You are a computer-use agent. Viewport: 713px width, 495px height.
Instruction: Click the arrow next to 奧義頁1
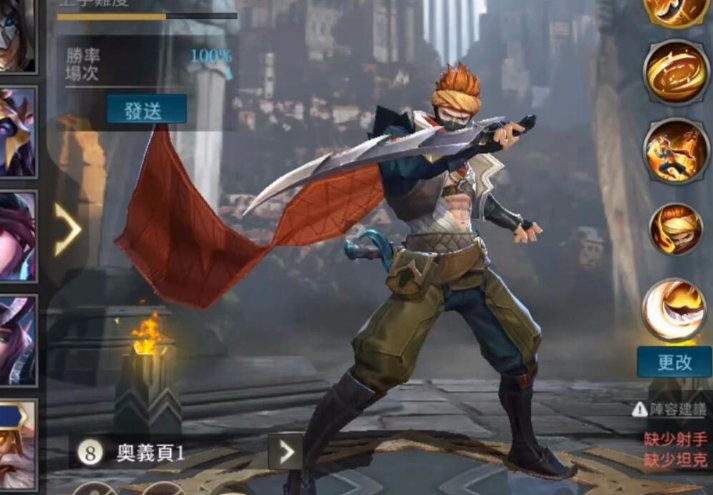point(287,452)
